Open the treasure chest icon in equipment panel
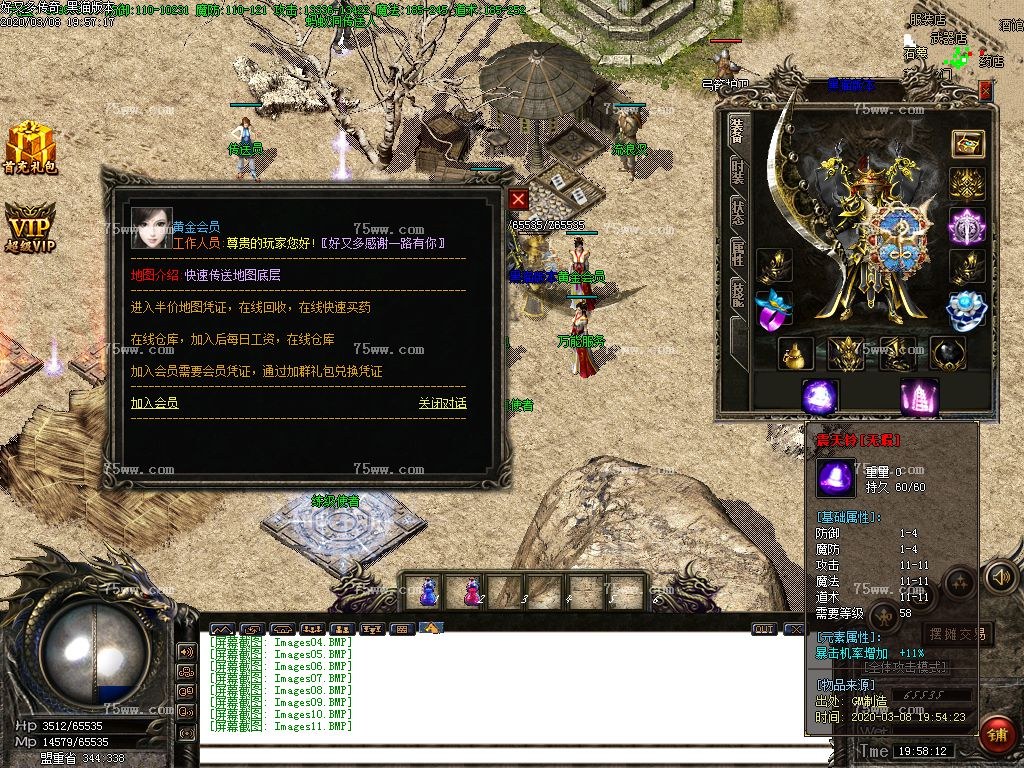 (x=967, y=144)
